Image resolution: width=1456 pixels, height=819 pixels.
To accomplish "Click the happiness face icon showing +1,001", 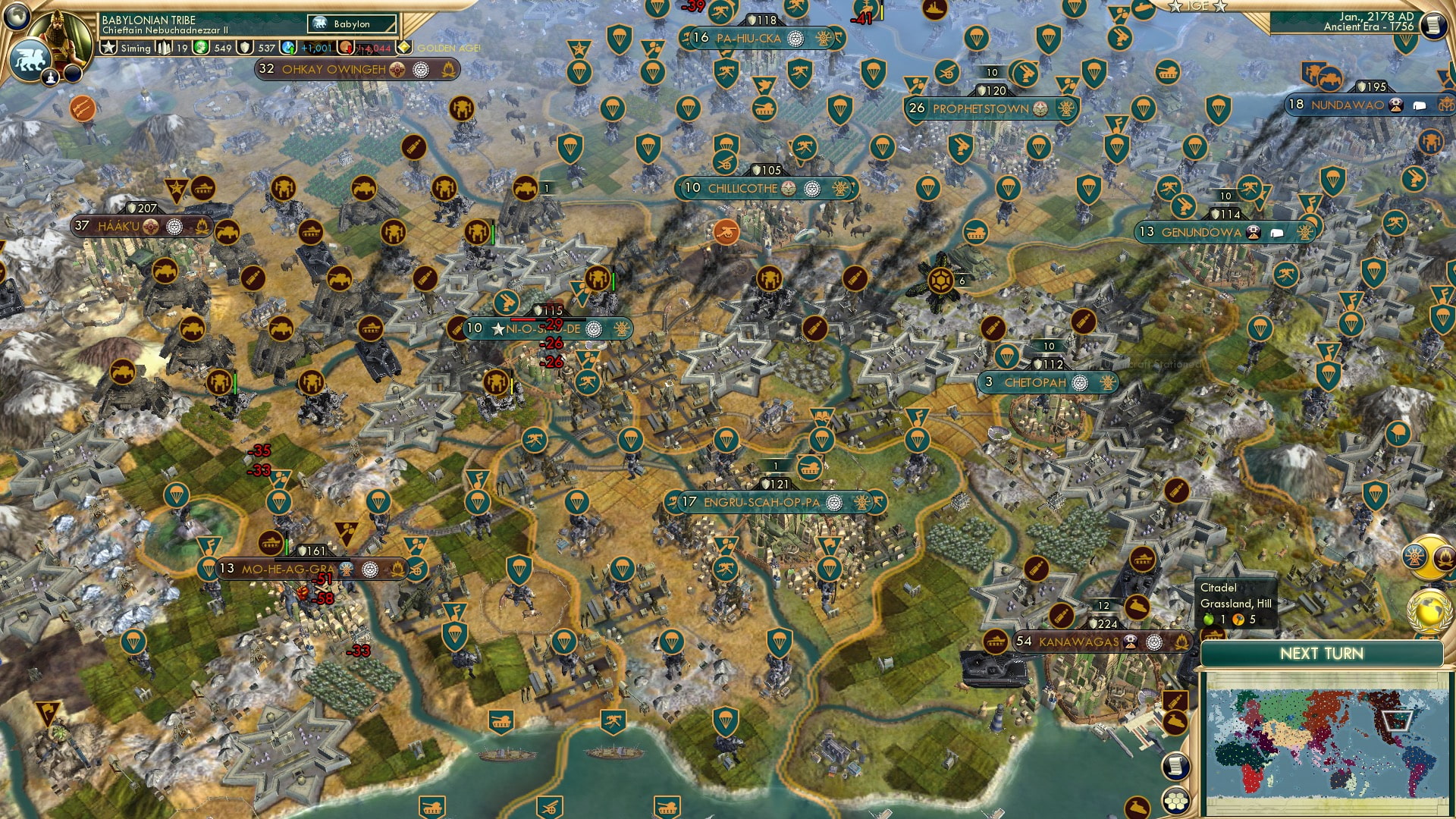I will coord(287,48).
